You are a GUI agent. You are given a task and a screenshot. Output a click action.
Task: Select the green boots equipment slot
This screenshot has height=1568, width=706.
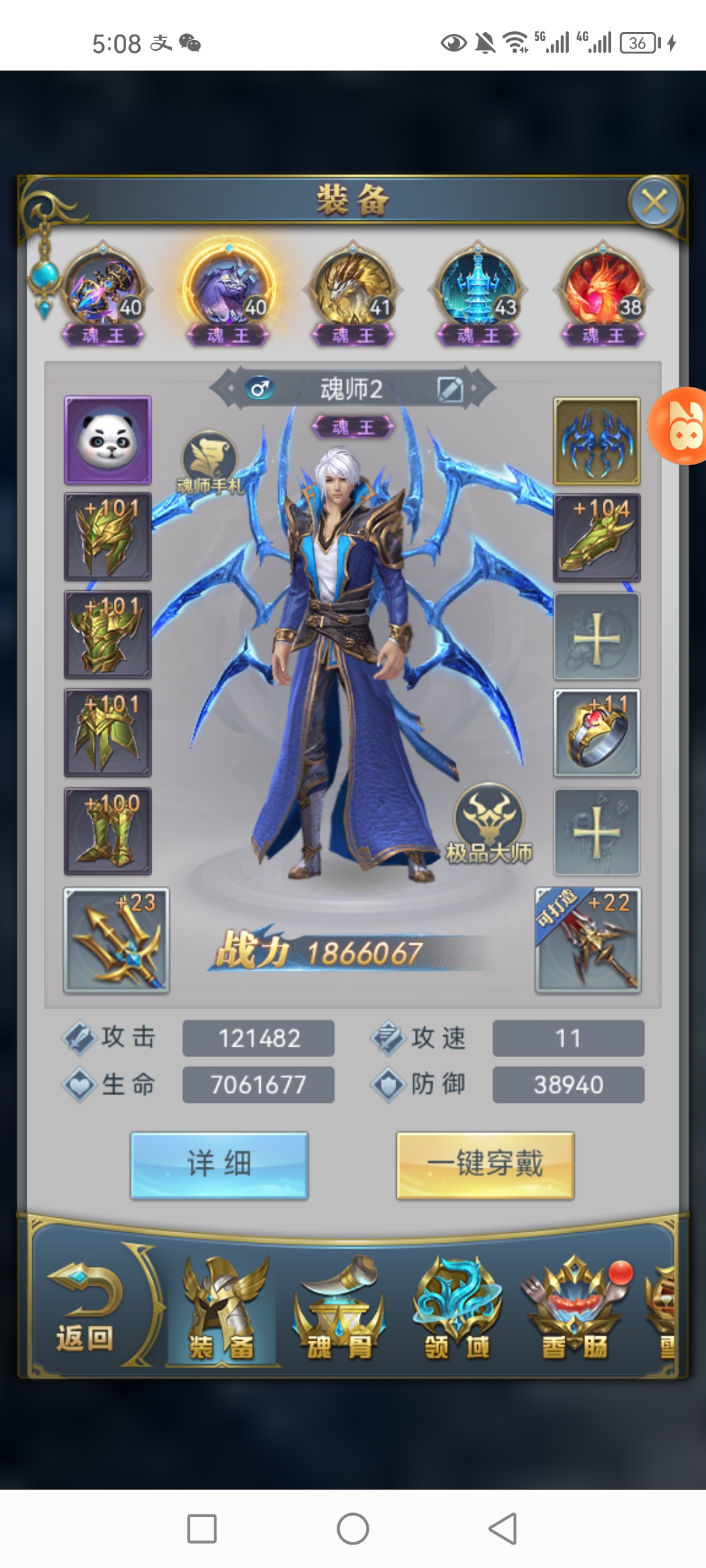108,831
